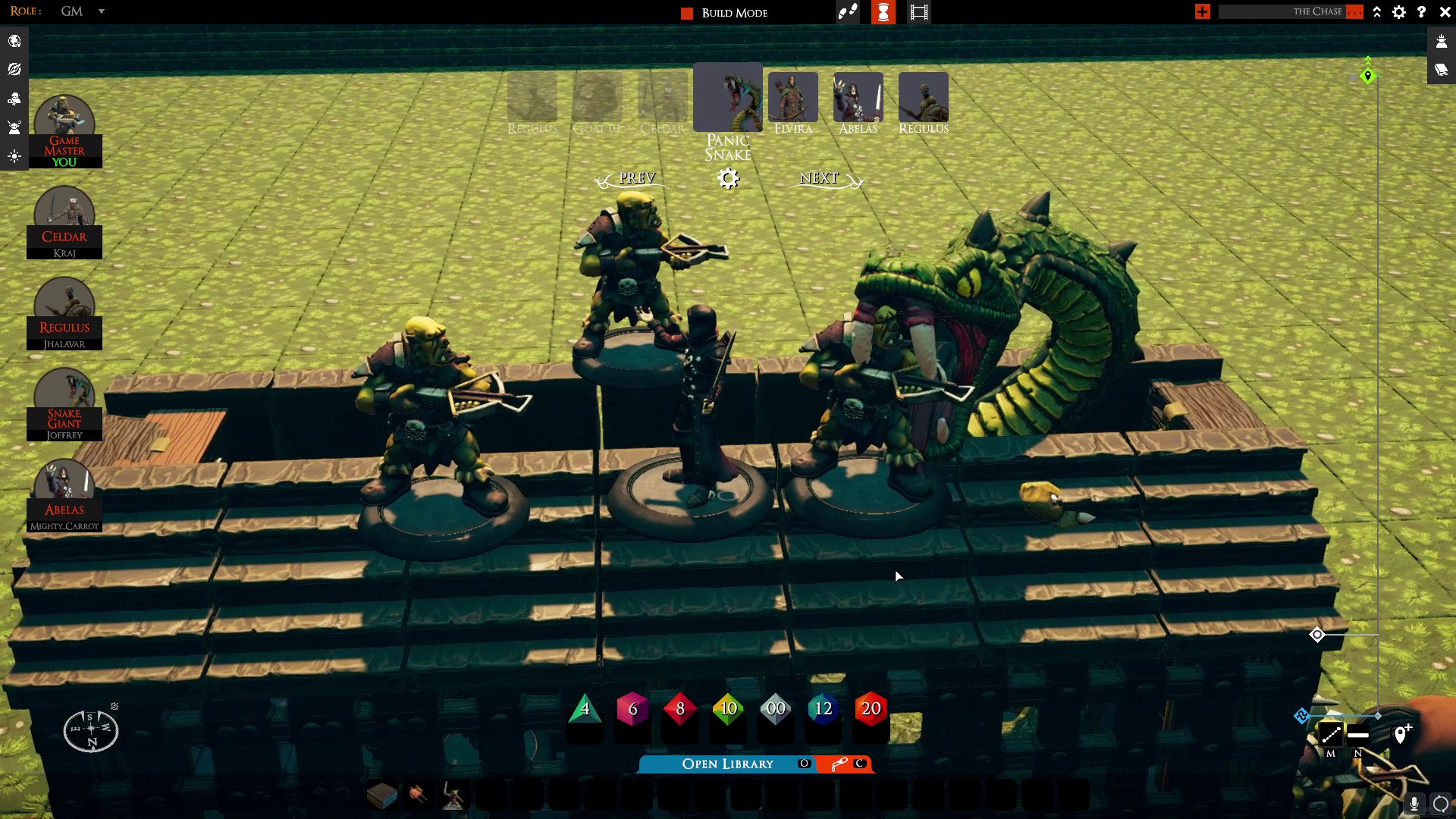This screenshot has width=1456, height=819.
Task: Select Elvira in the initiative tracker
Action: tap(792, 98)
